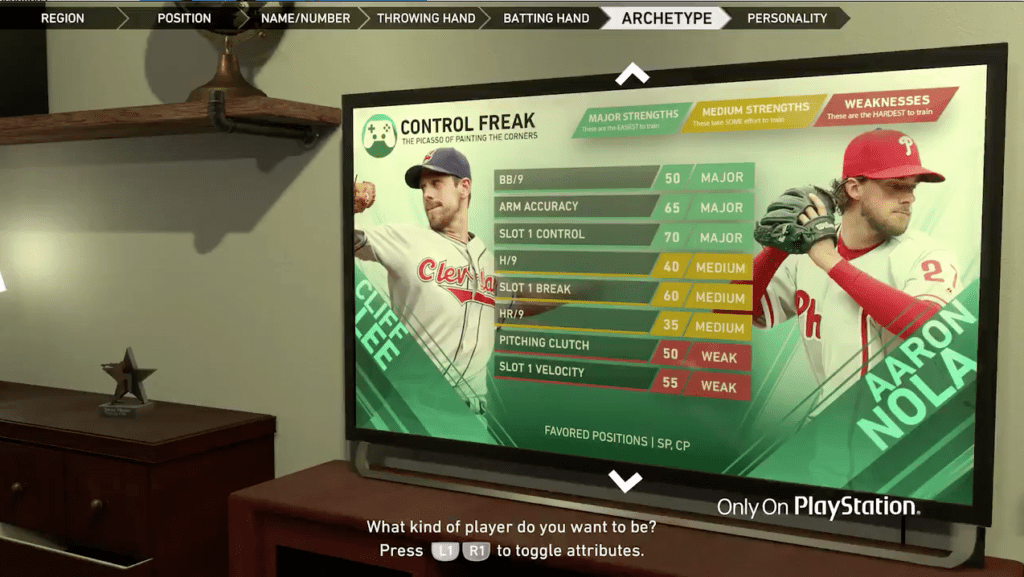Select the Major Strengths legend tab
1024x577 pixels.
click(x=631, y=119)
